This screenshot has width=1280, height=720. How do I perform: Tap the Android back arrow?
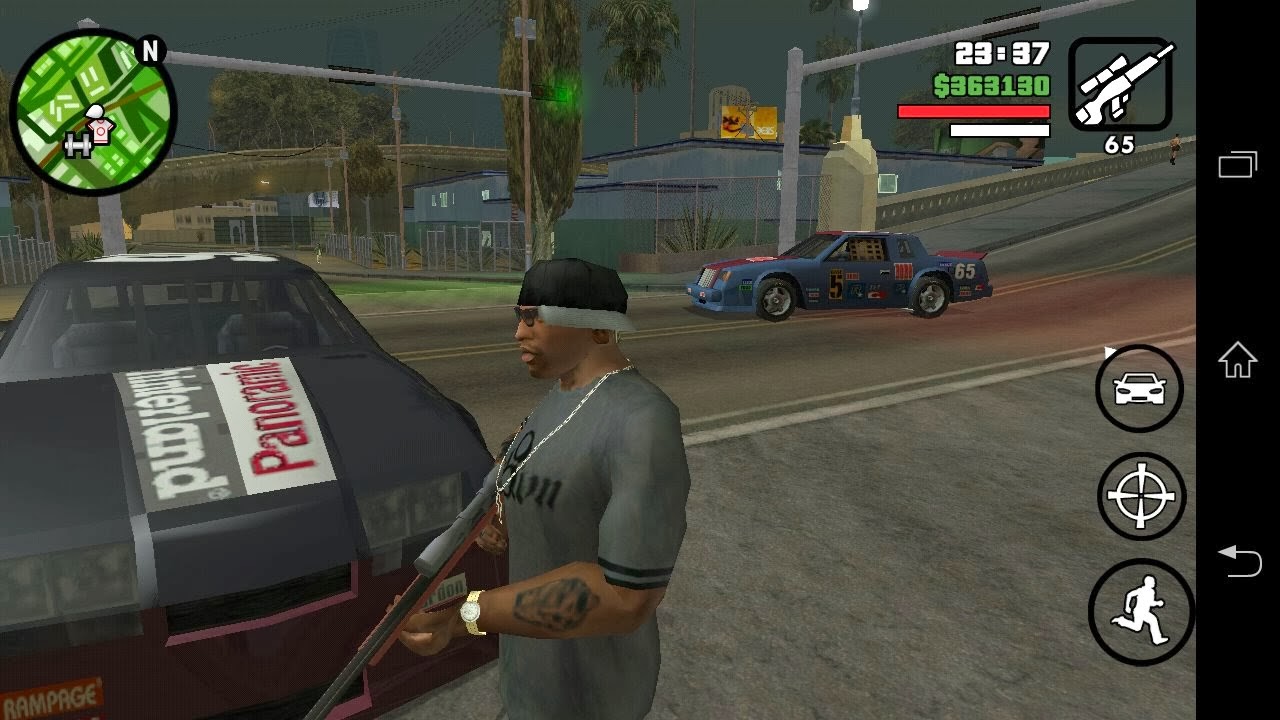(1237, 560)
